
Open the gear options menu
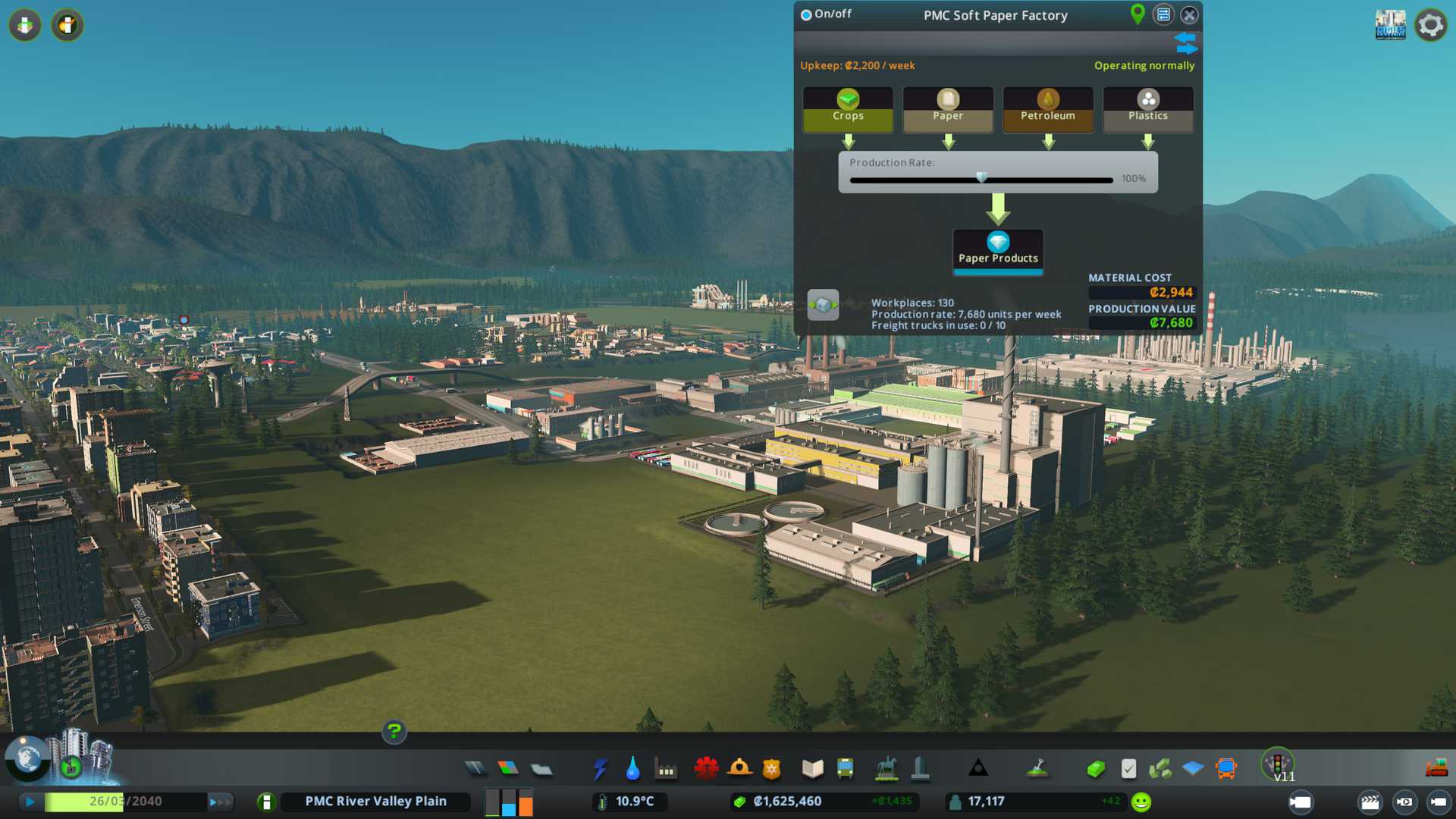[1430, 25]
